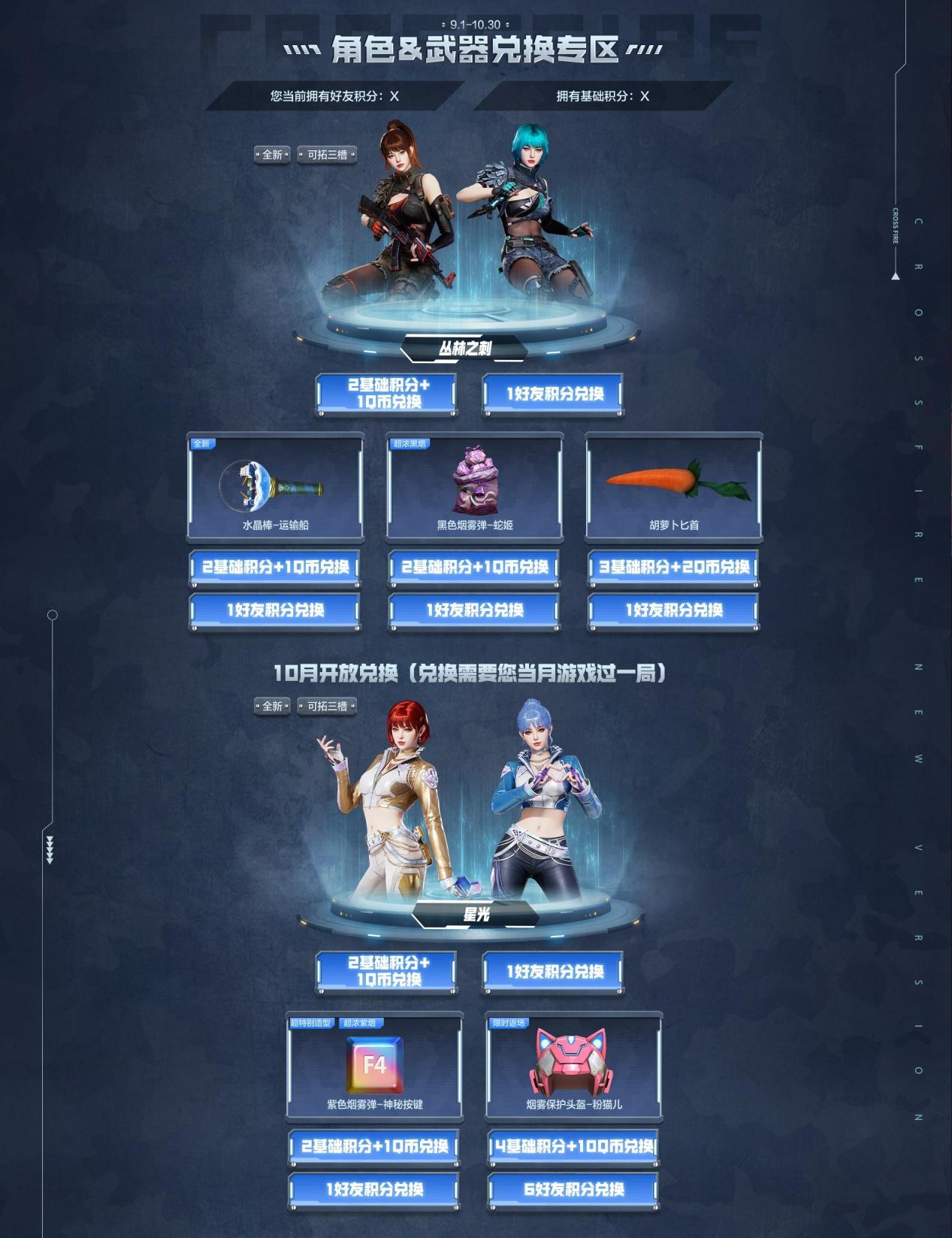Click 1好友积分兑换 below 水晶棒-运输船
Screen dimensions: 952x1238
click(x=275, y=610)
